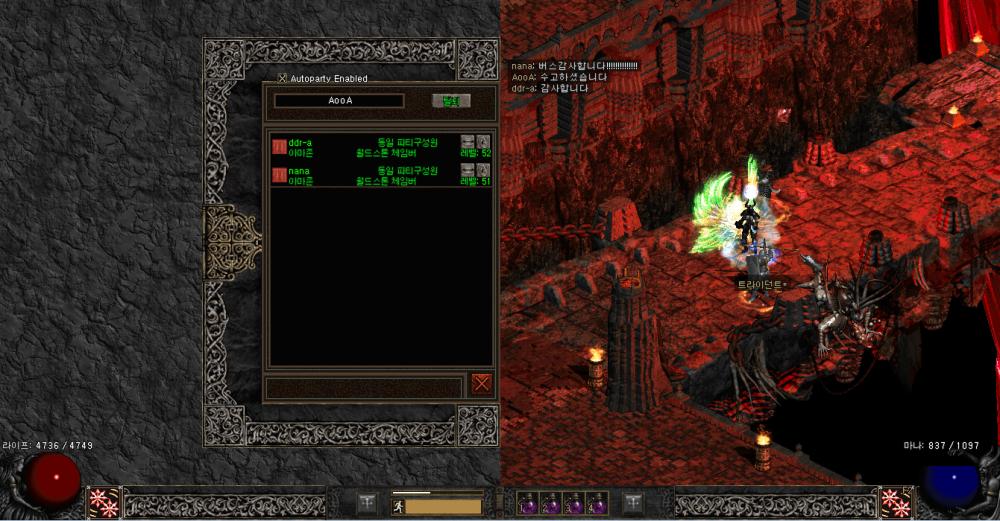Open the left mouse skill selector
1000x521 pixels.
coord(104,502)
